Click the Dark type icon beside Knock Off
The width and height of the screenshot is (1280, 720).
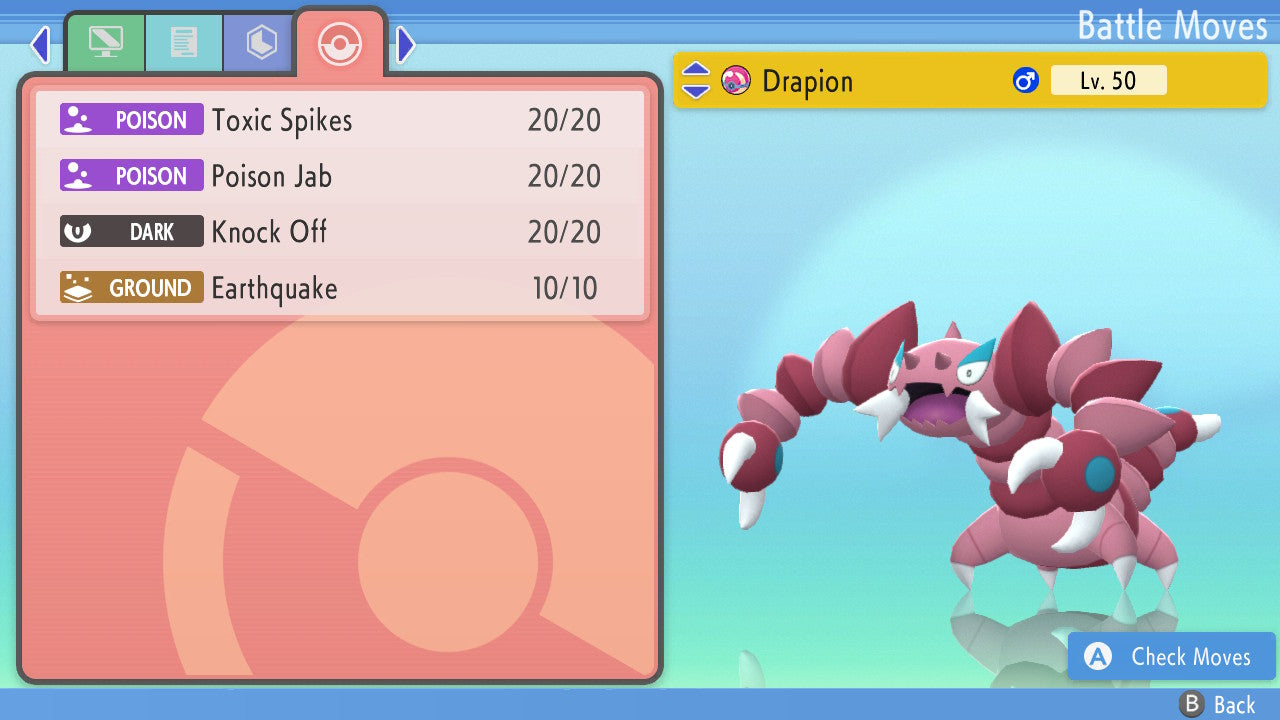(131, 231)
